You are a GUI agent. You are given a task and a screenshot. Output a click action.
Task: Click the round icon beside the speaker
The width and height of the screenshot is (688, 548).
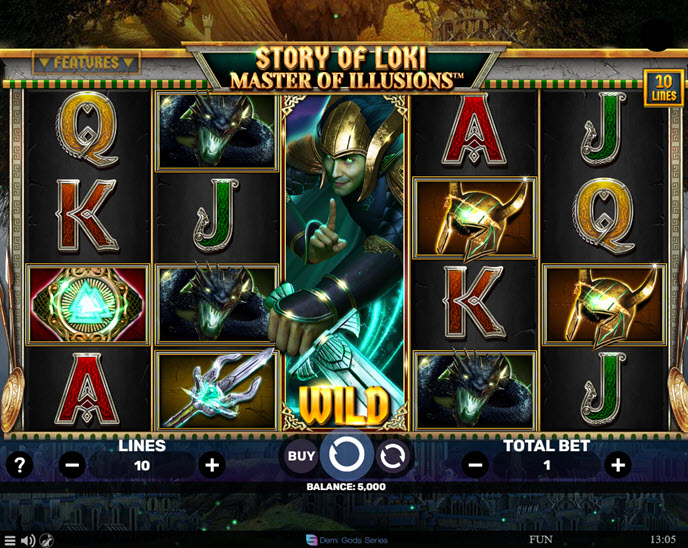coord(47,540)
